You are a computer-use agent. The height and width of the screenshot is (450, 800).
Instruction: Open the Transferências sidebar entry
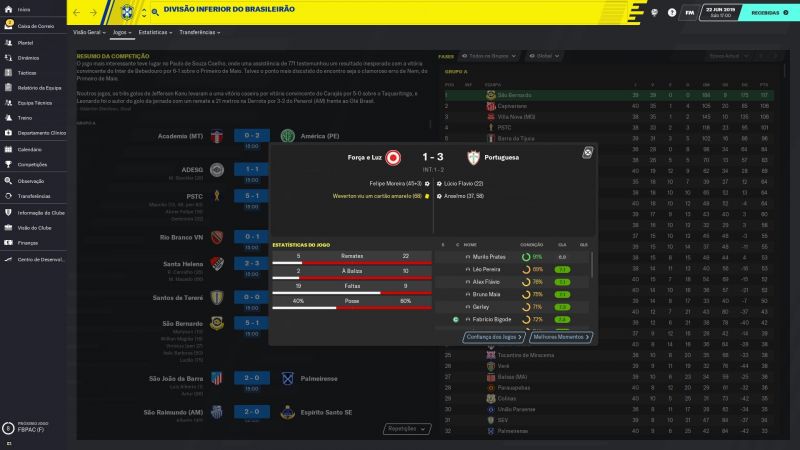(34, 196)
